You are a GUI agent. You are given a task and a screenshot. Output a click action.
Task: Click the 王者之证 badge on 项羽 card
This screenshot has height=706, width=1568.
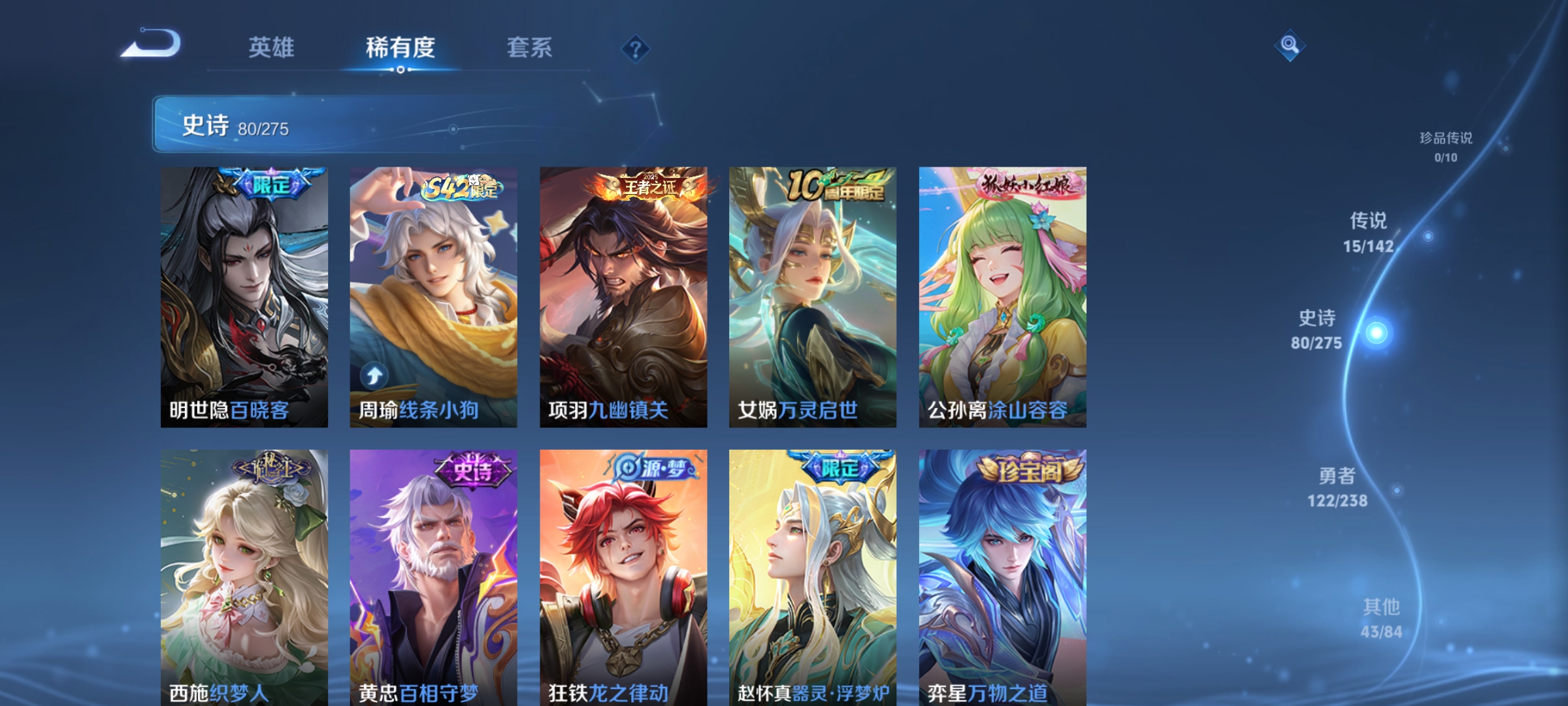[x=649, y=185]
